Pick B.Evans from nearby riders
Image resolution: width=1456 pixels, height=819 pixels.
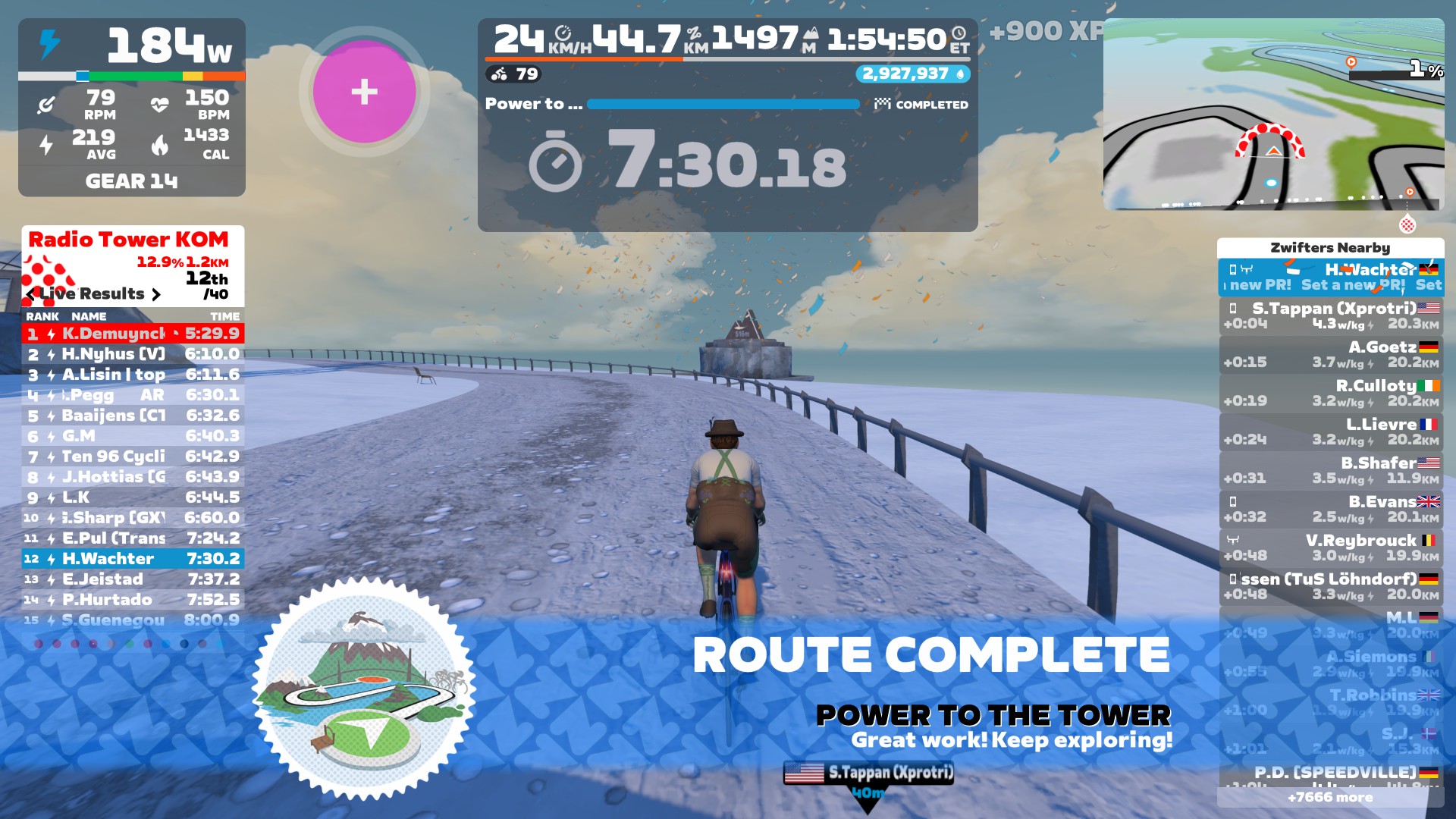1331,509
